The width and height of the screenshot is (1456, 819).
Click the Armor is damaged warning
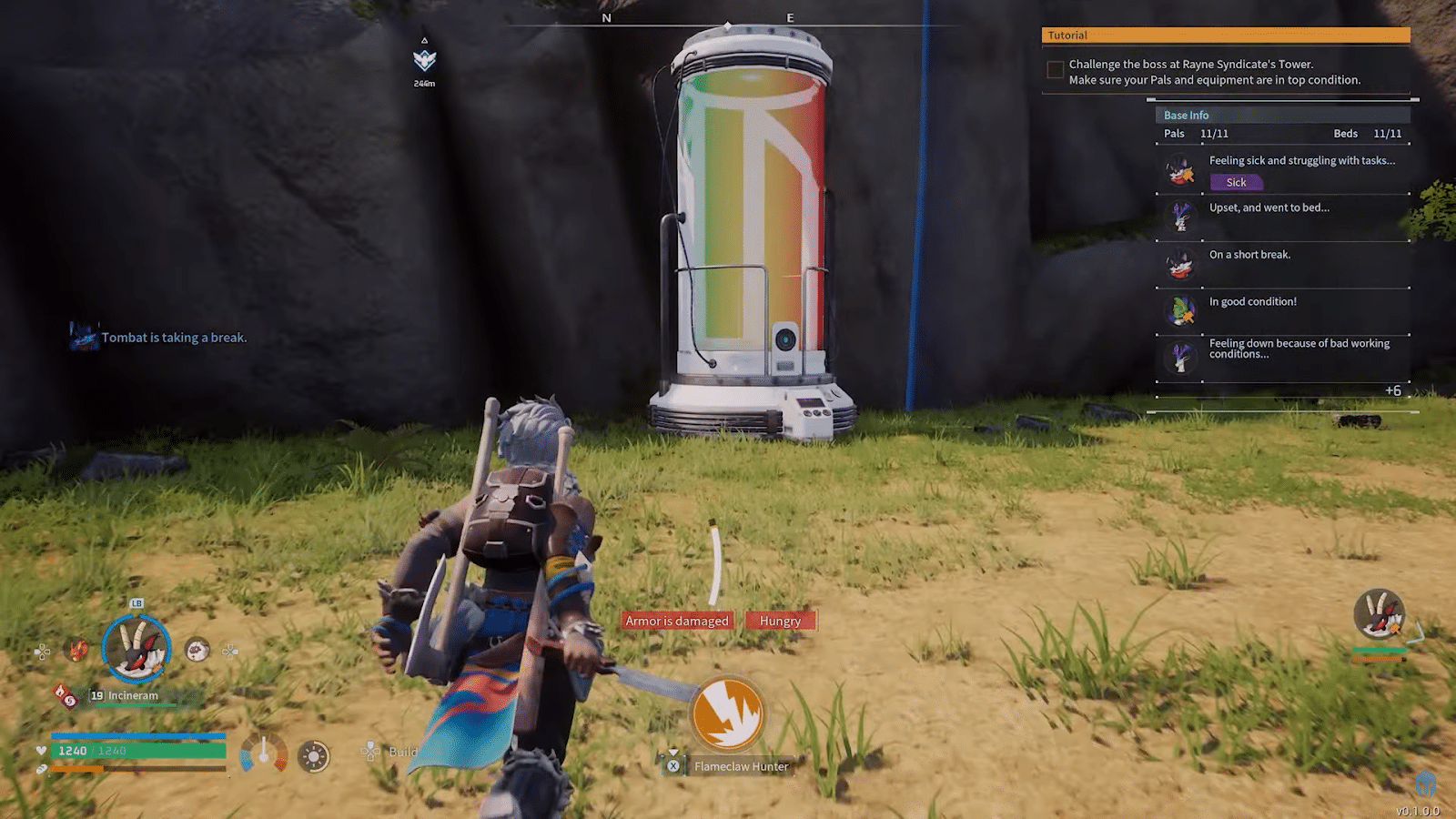[x=675, y=620]
